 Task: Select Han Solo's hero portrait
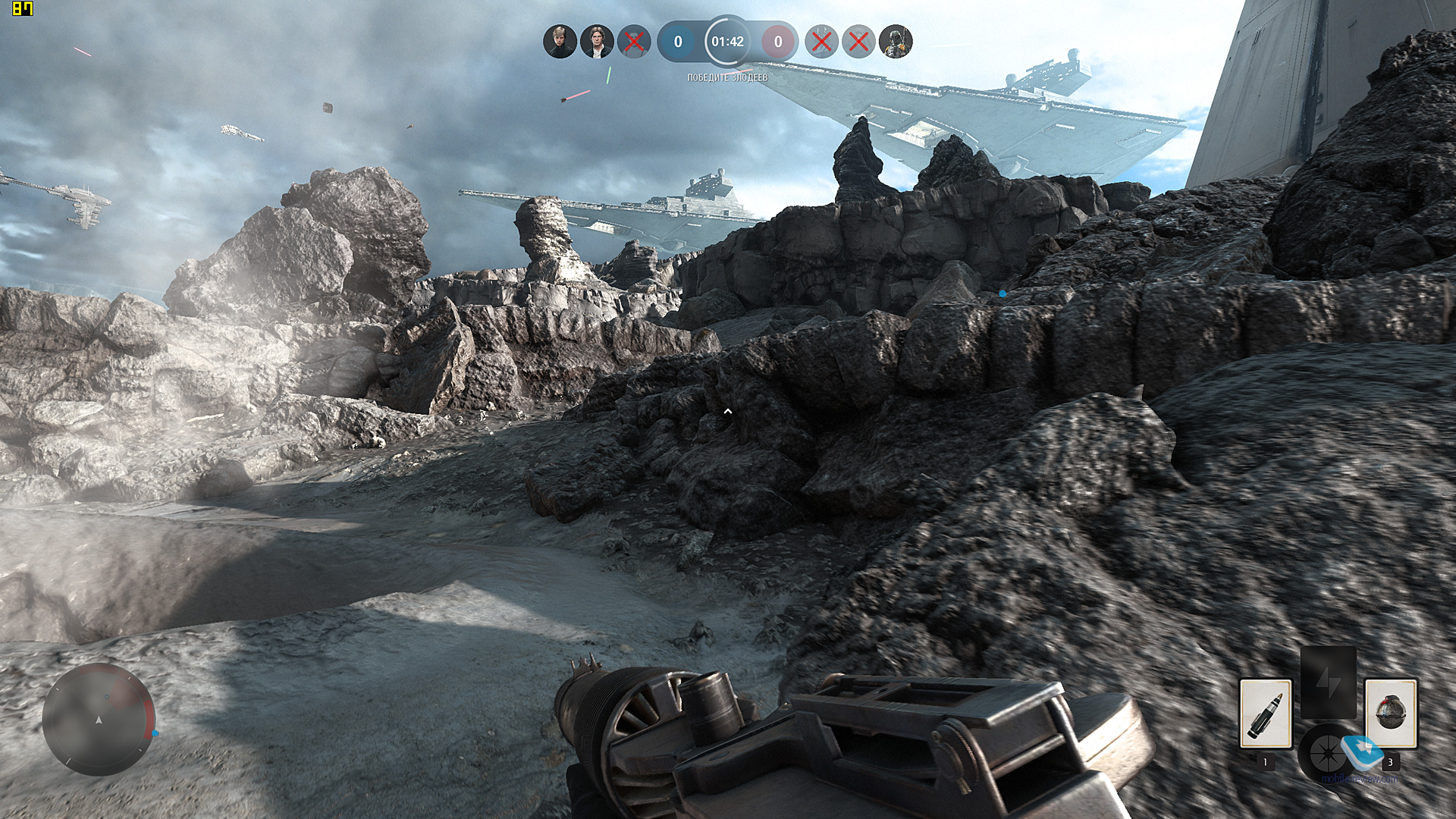pos(597,42)
